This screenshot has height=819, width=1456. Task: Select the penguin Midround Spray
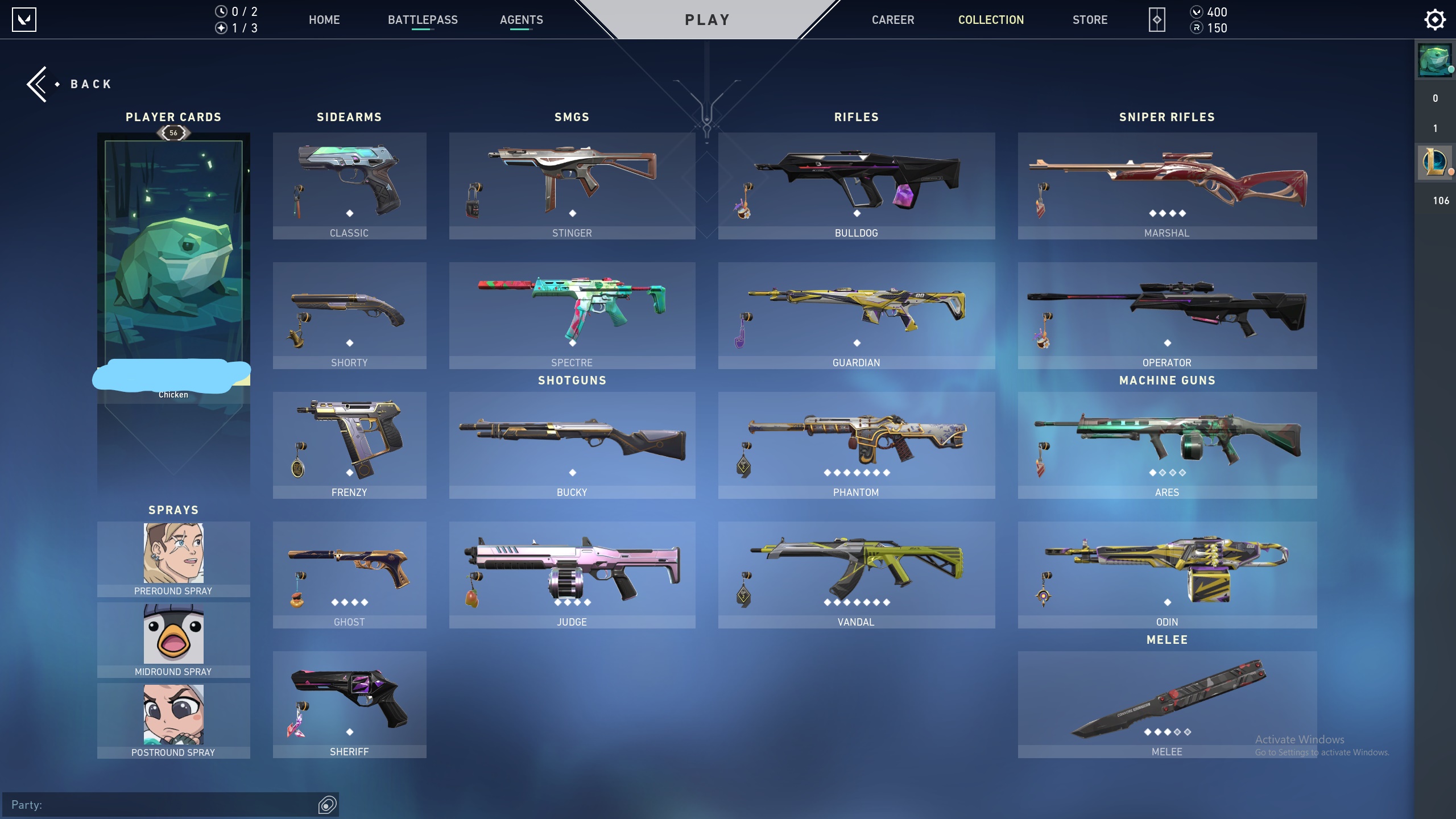pos(173,633)
